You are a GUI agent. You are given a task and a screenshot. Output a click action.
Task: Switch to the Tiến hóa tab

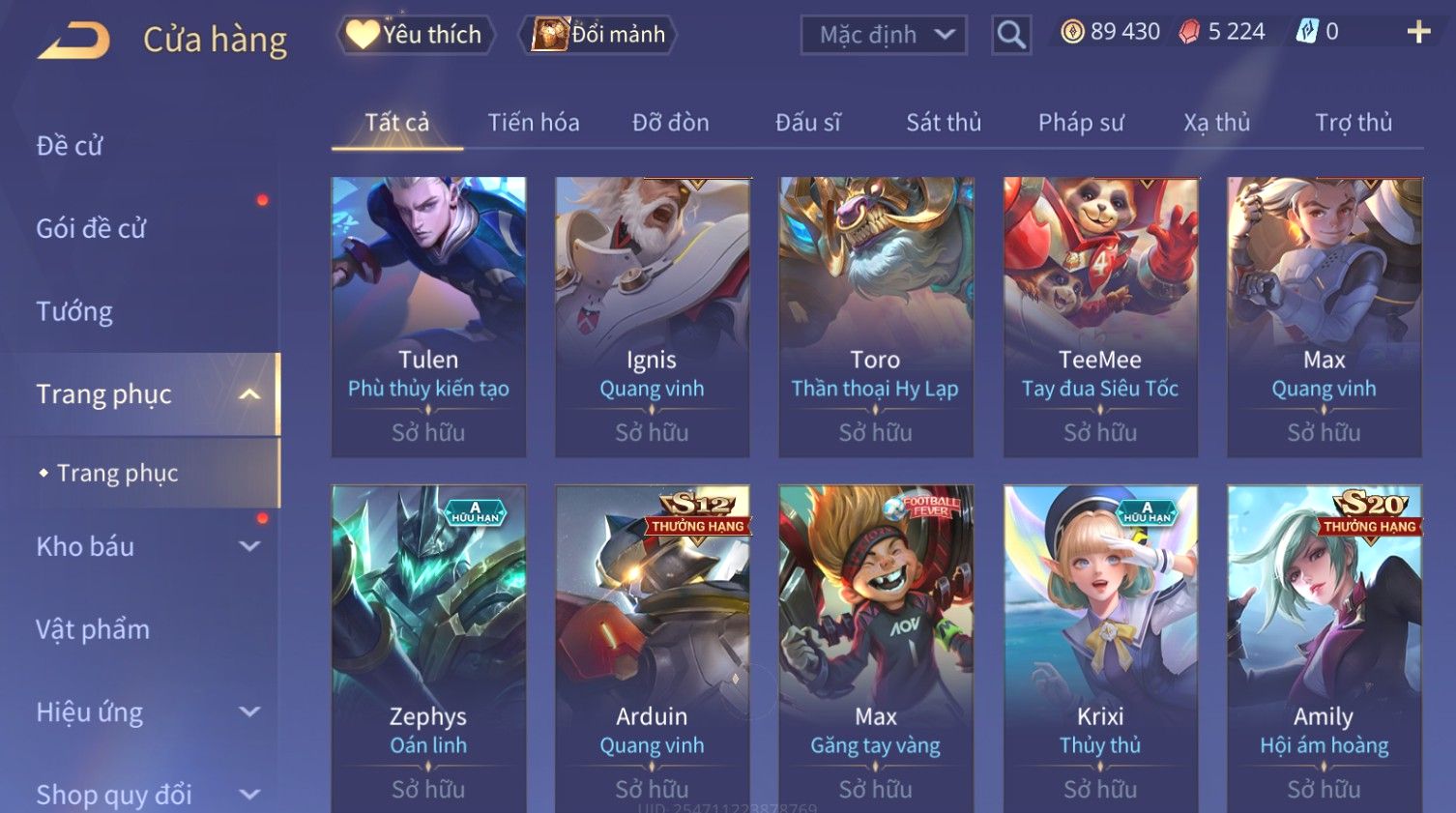[x=533, y=123]
